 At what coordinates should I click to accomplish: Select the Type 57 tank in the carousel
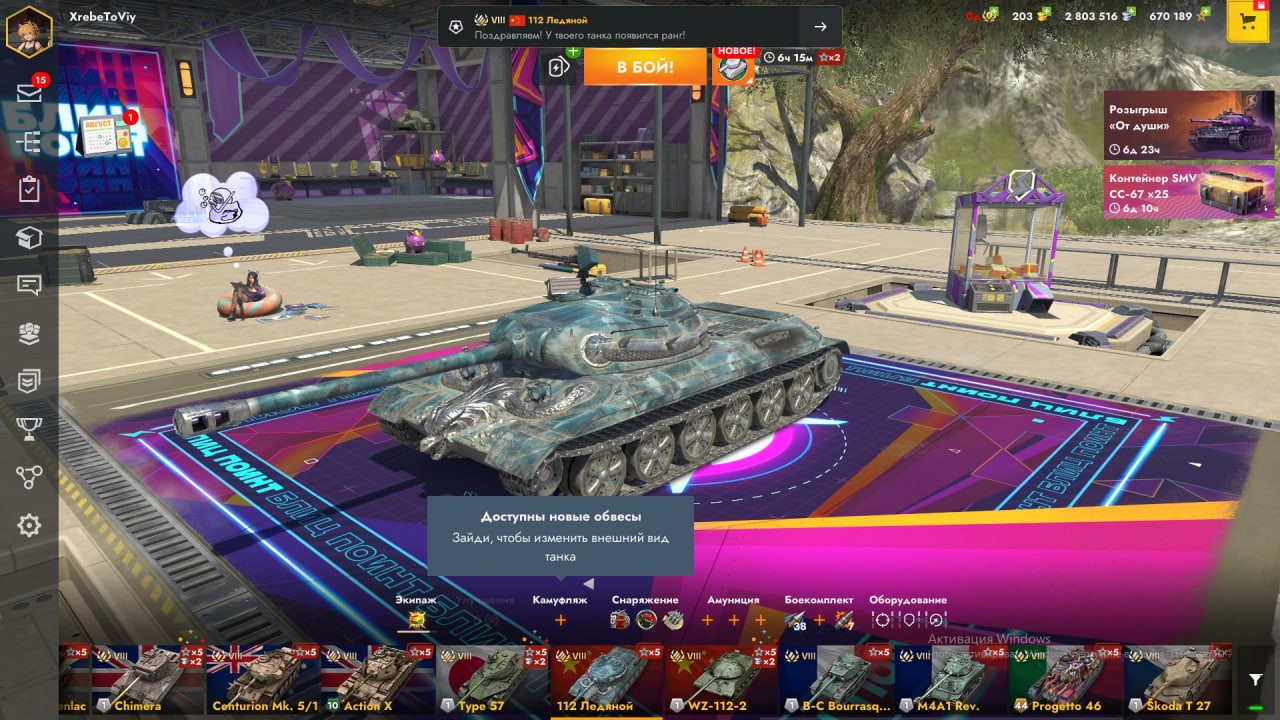(x=492, y=679)
